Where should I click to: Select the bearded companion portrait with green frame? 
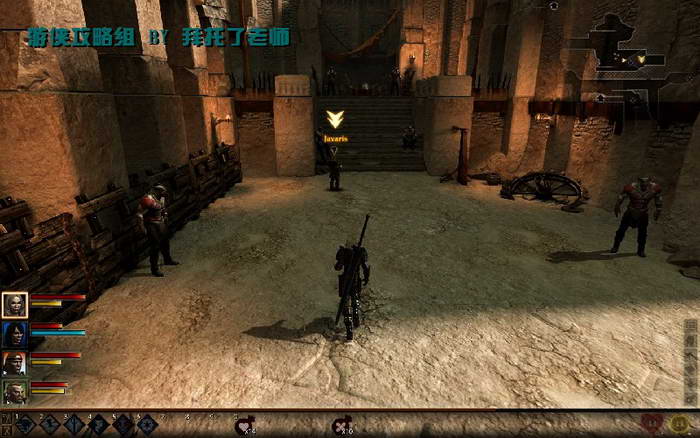(15, 392)
